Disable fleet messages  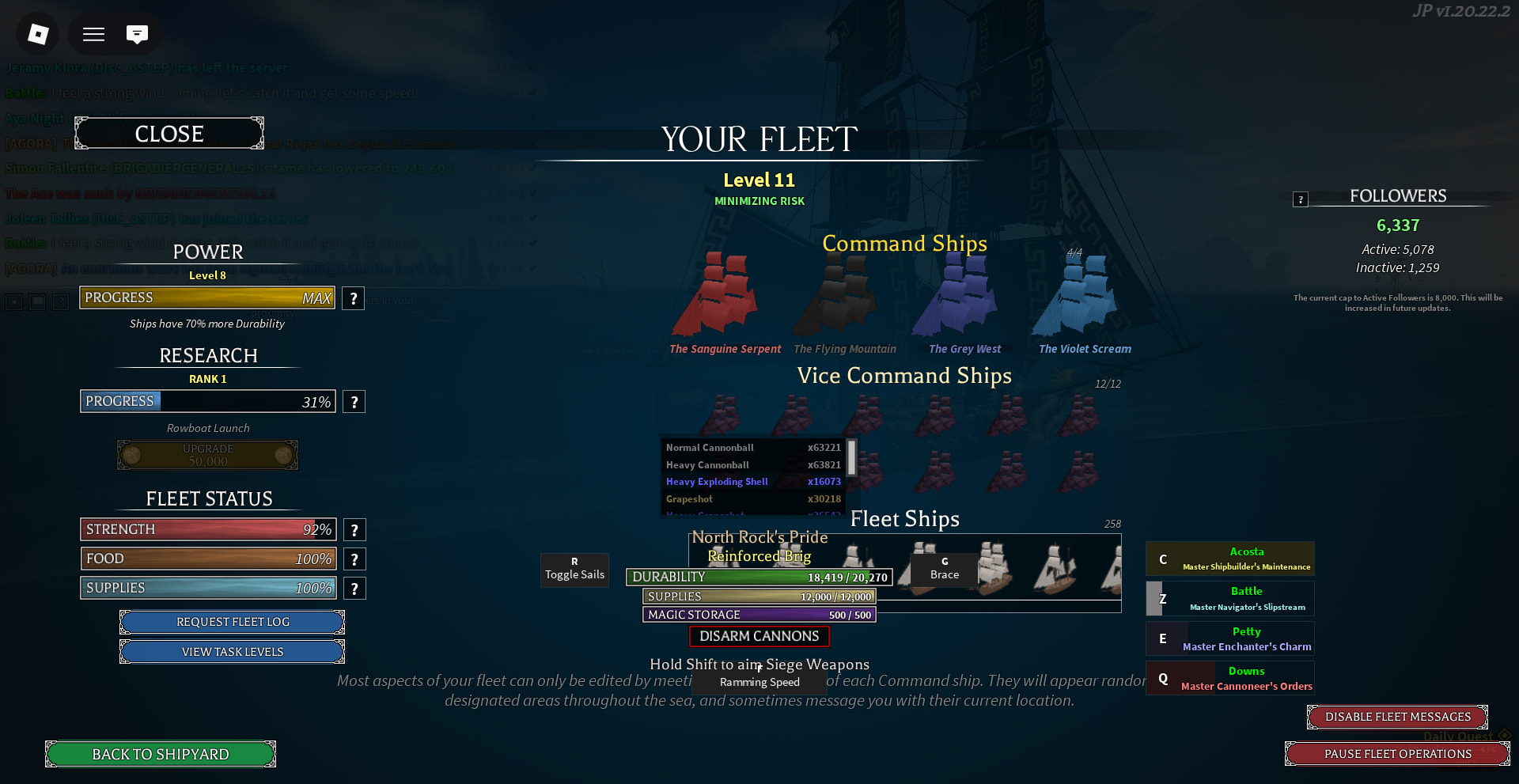[x=1397, y=717]
